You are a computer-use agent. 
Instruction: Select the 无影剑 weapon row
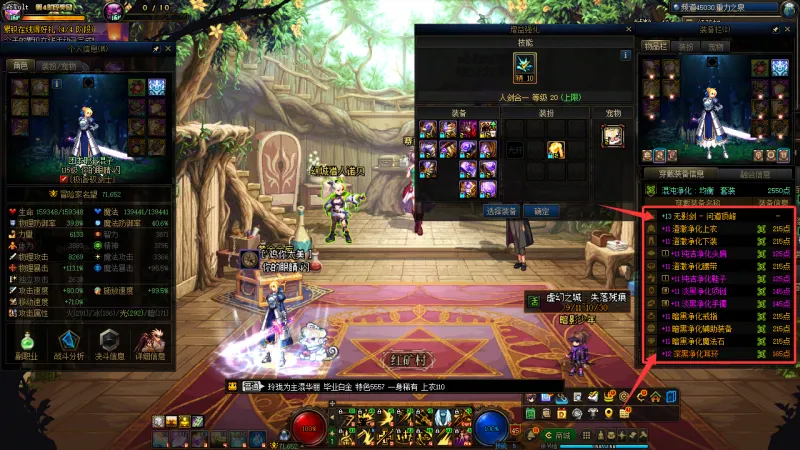[720, 216]
